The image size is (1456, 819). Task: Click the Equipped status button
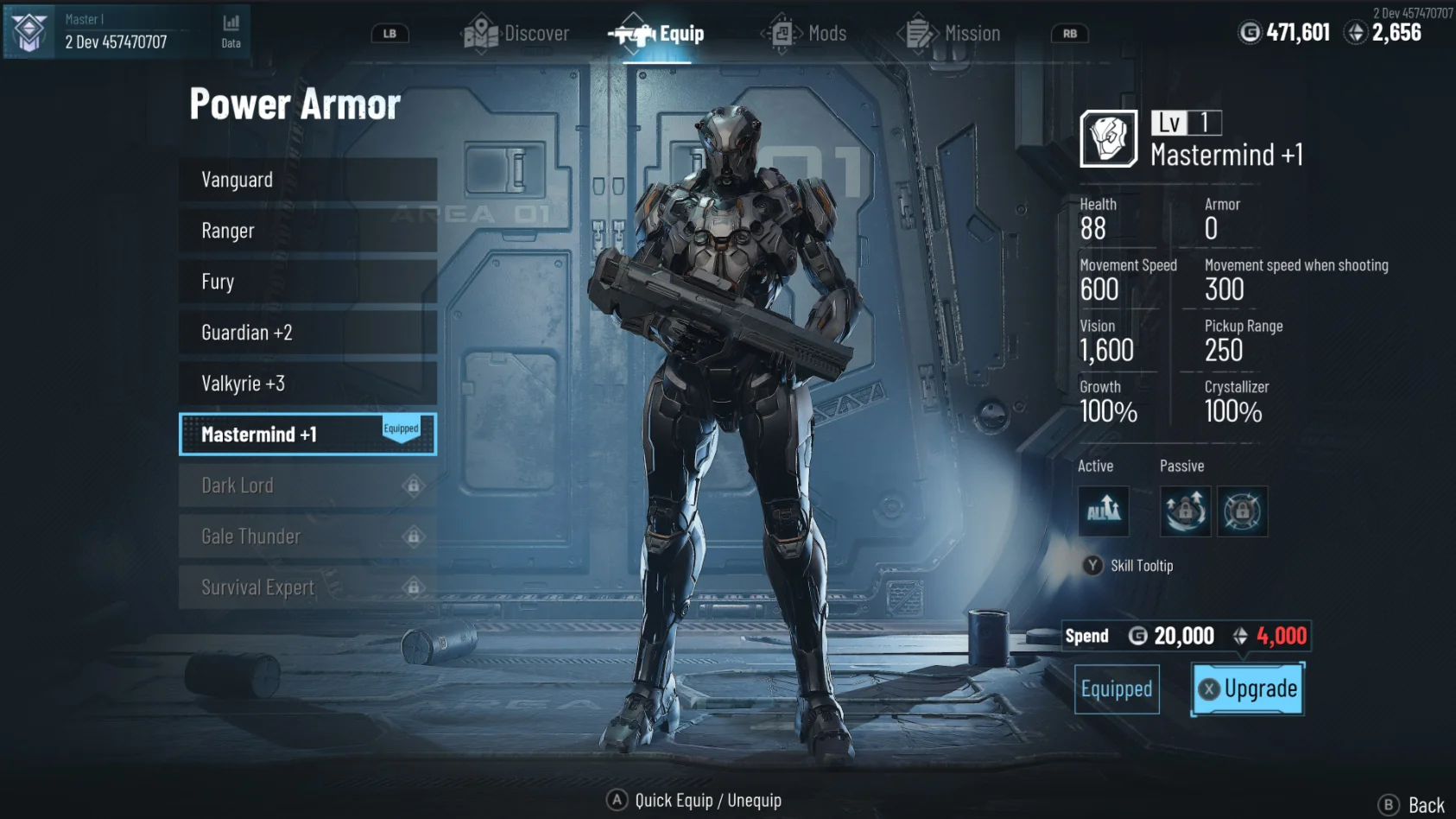click(x=1117, y=689)
